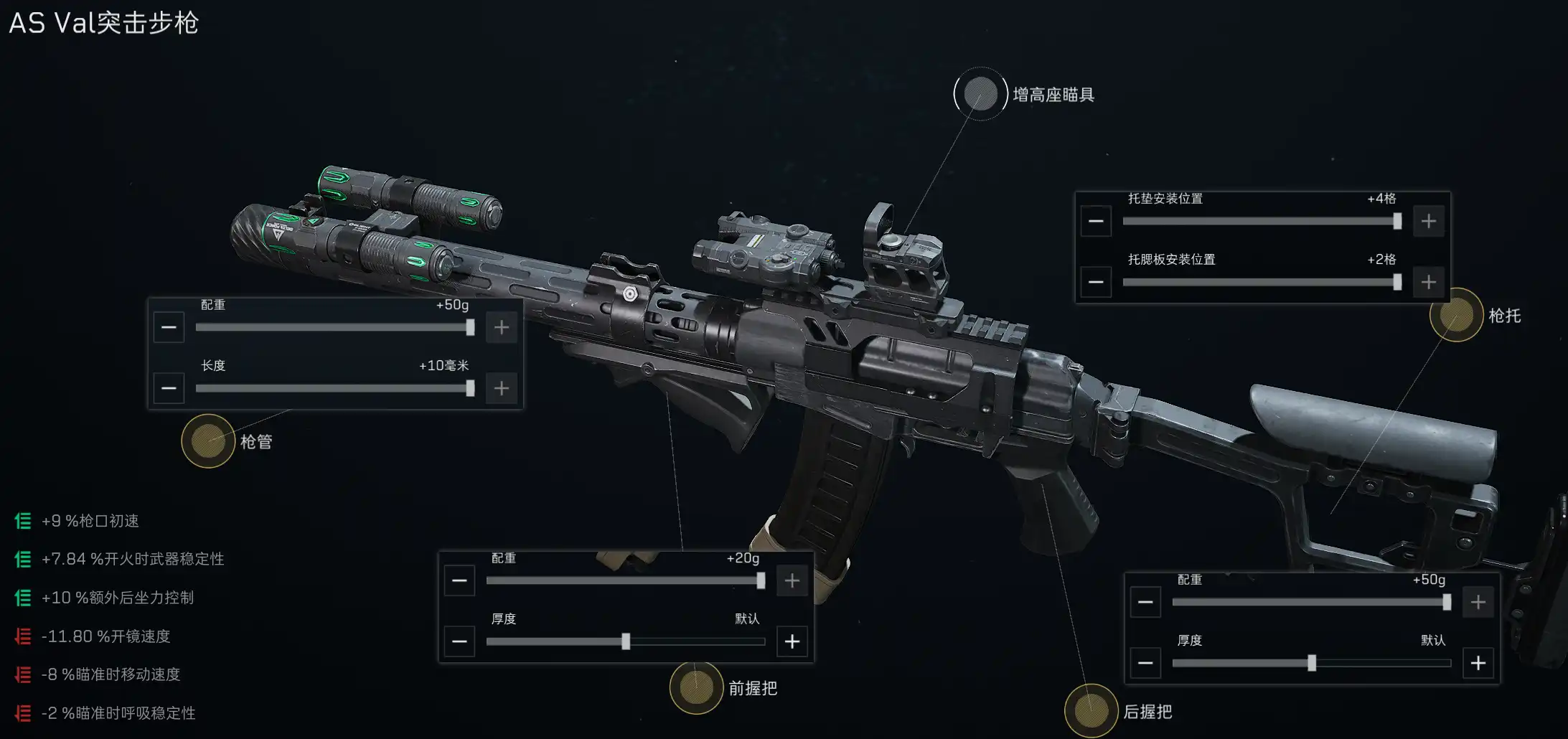The height and width of the screenshot is (739, 1568).
Task: Select the 枪管 barrel attachment node
Action: pos(208,441)
